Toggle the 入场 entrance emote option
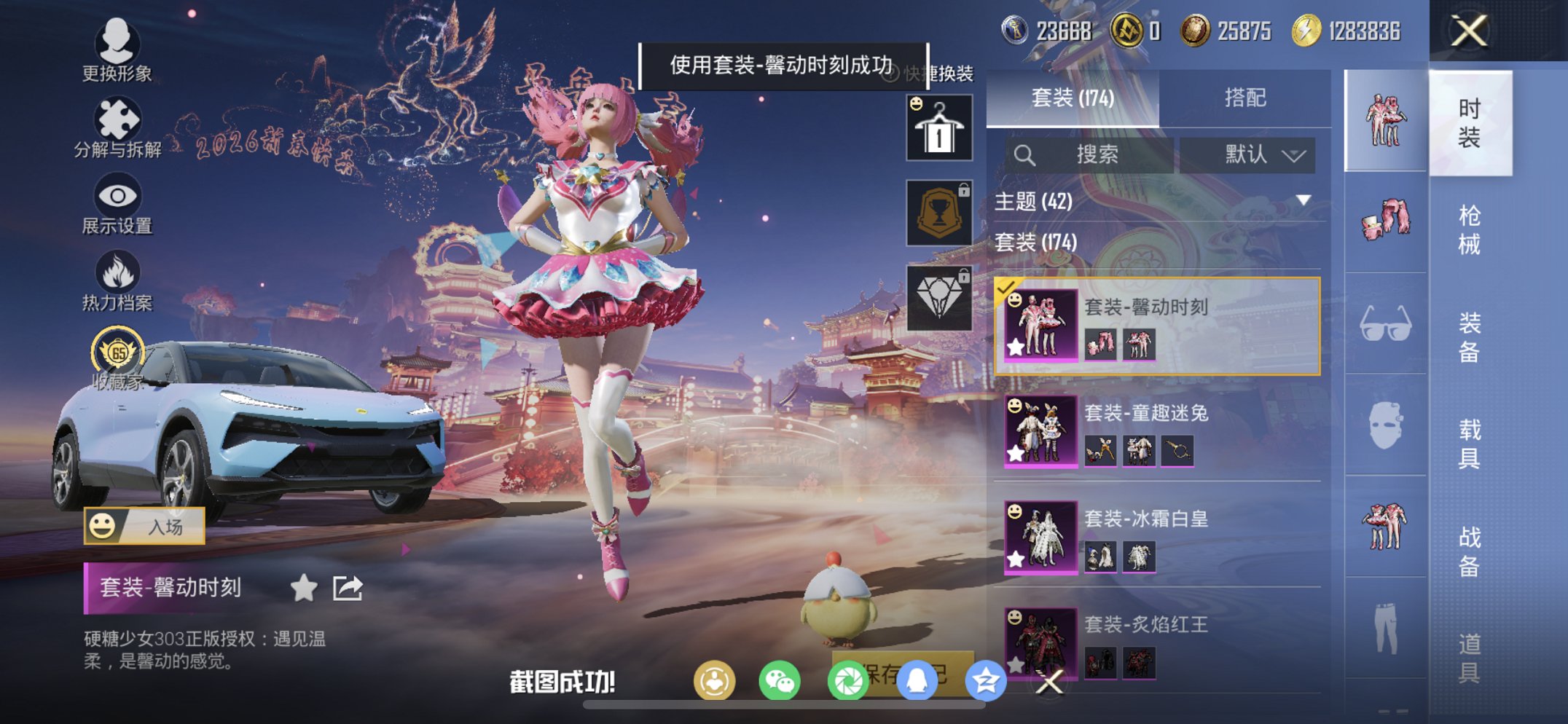The width and height of the screenshot is (1568, 724). tap(146, 527)
